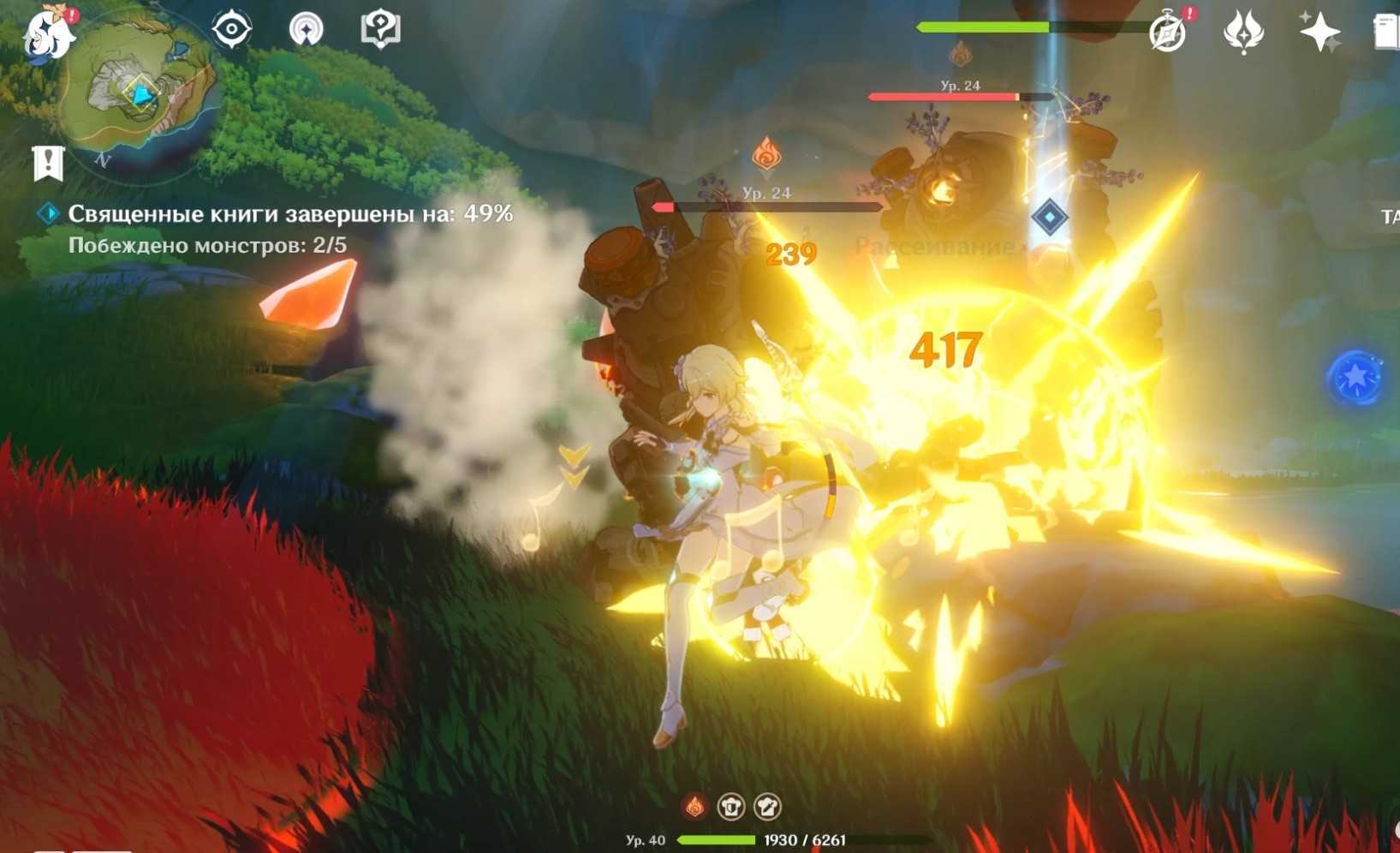1400x853 pixels.
Task: Open the winged Battle Pass icon
Action: click(x=1243, y=33)
